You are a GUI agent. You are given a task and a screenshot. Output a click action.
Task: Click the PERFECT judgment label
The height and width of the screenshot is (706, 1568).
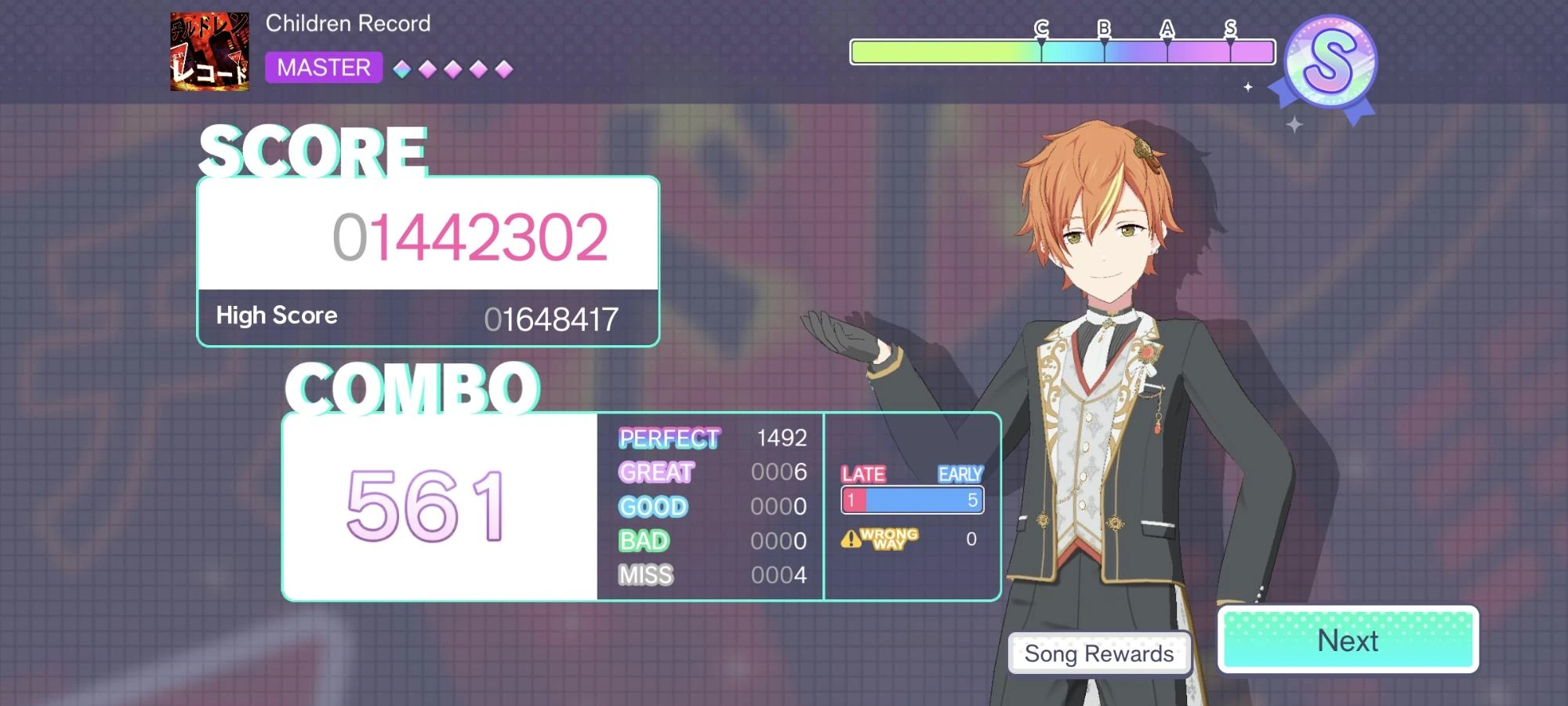pos(670,438)
